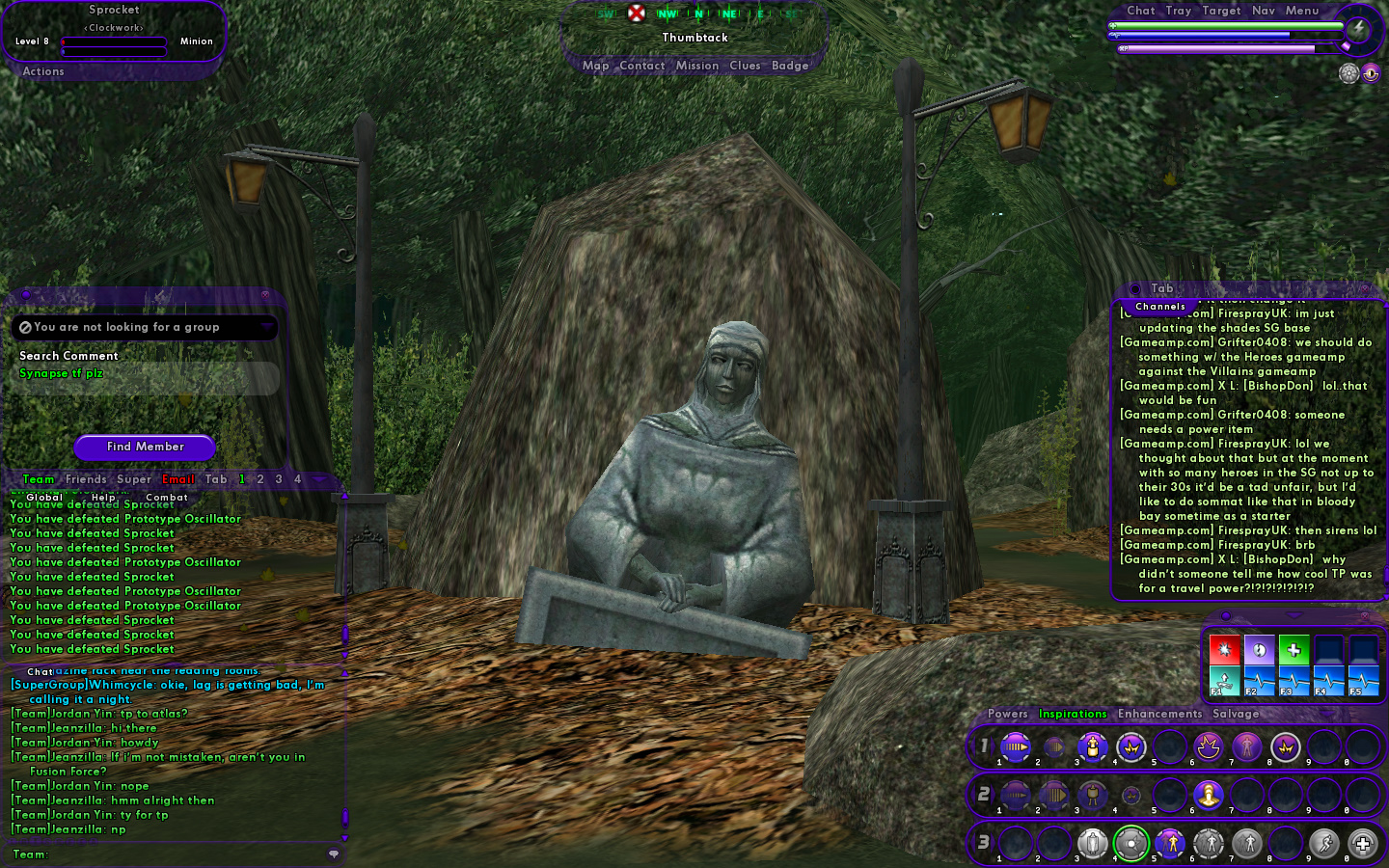Viewport: 1389px width, 868px height.
Task: Open the looking-for-group status dropdown
Action: (266, 328)
